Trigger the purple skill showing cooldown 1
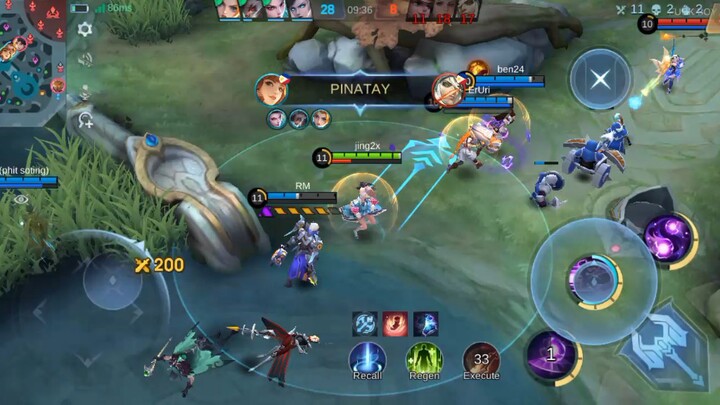 550,355
